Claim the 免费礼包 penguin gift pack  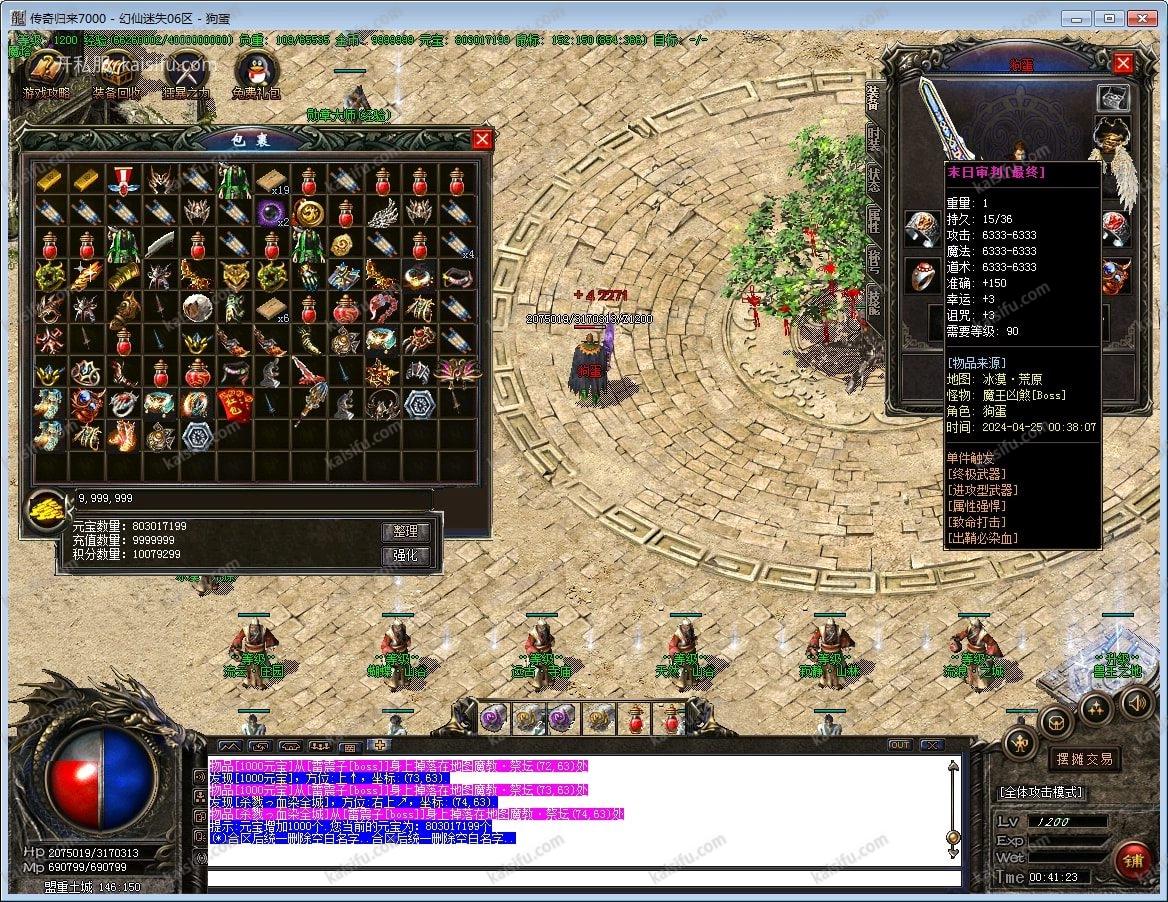pyautogui.click(x=256, y=73)
